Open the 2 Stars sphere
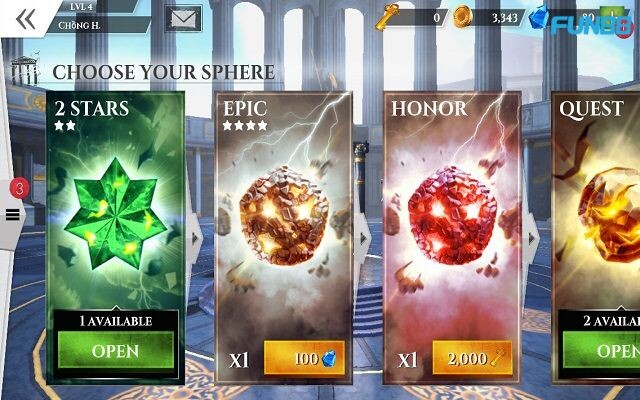The image size is (640, 400). click(115, 351)
